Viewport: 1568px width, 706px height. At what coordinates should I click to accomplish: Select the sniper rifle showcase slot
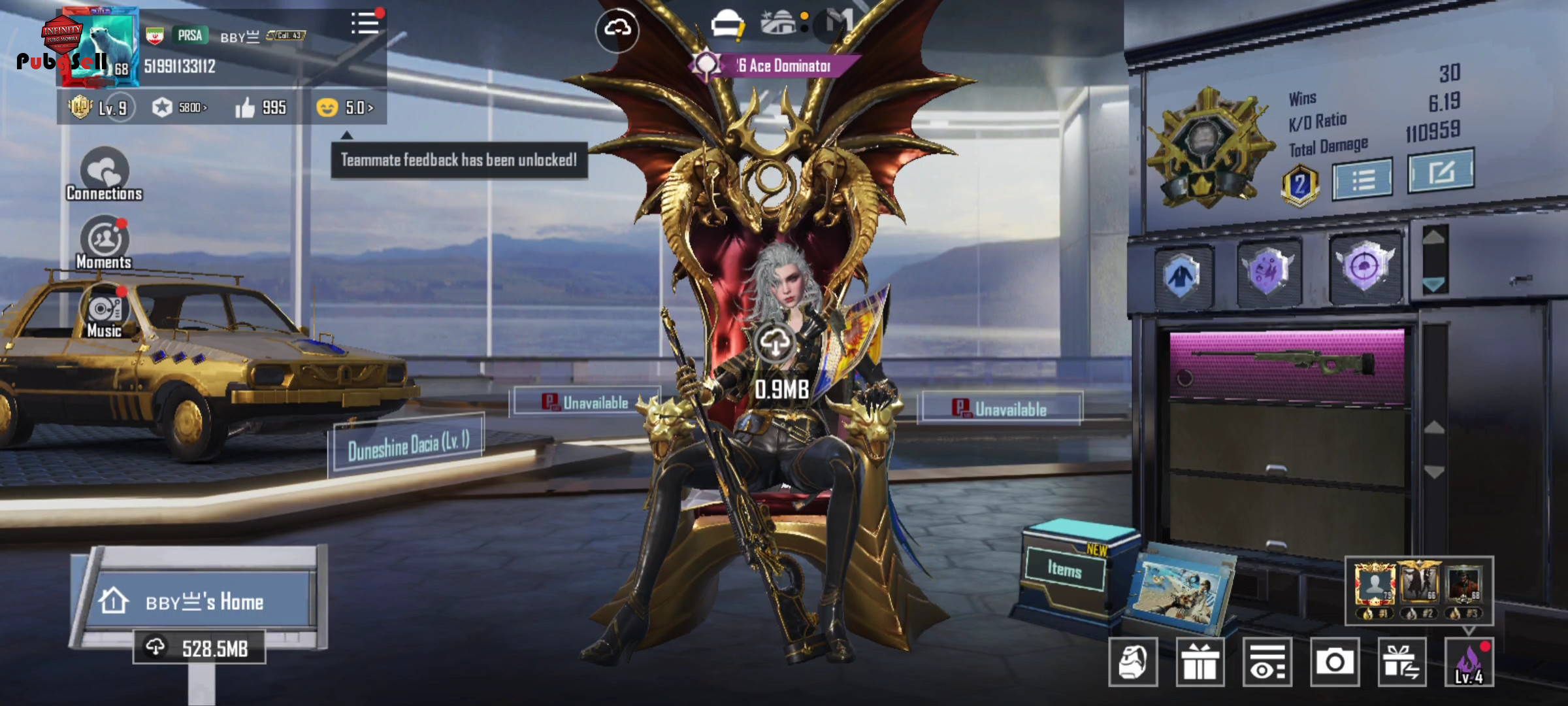click(1286, 366)
